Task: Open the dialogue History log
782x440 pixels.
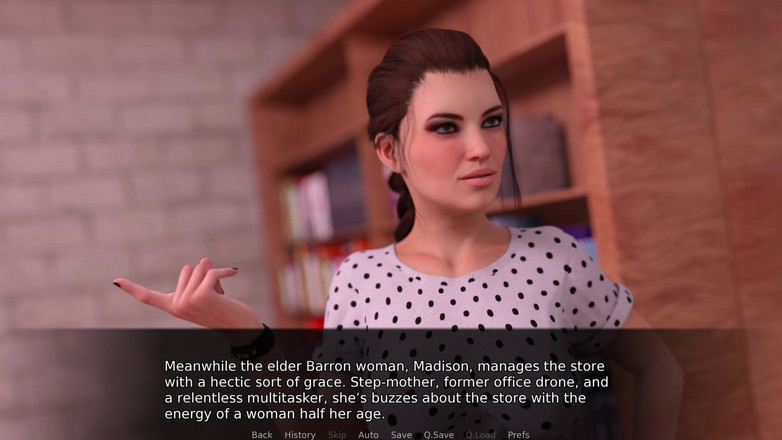Action: (x=300, y=435)
